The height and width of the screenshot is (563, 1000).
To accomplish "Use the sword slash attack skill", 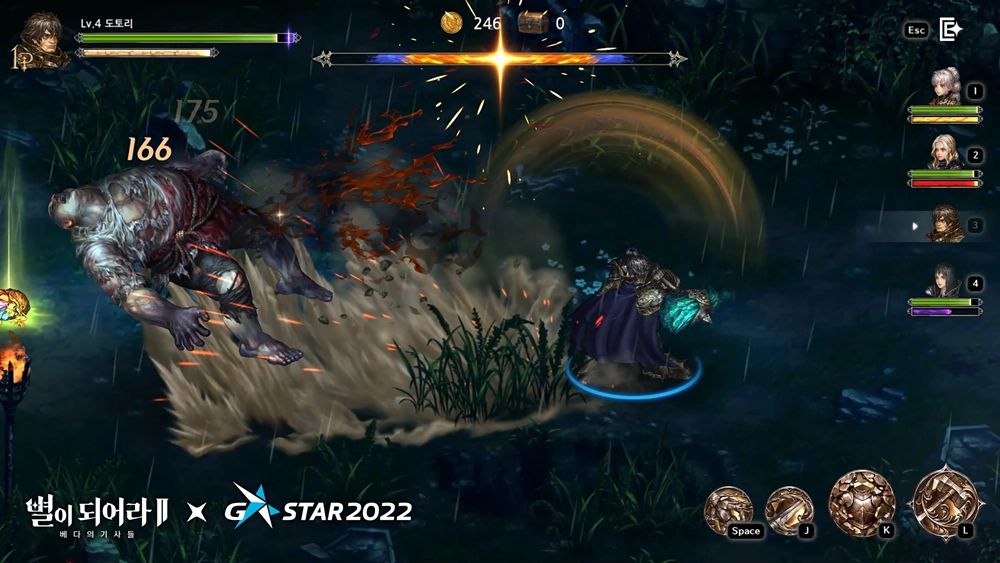I will click(x=789, y=506).
